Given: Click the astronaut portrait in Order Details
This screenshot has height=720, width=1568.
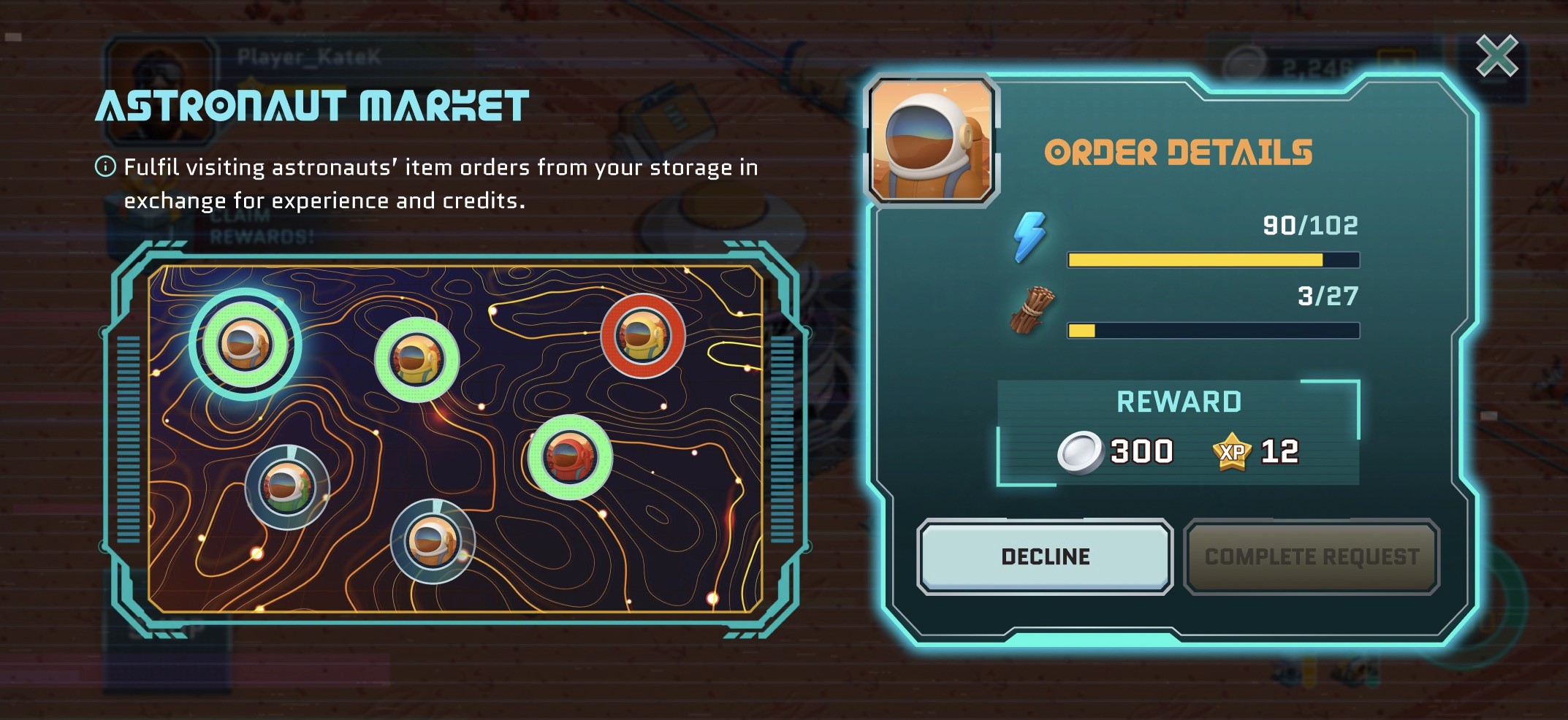Looking at the screenshot, I should coord(931,139).
